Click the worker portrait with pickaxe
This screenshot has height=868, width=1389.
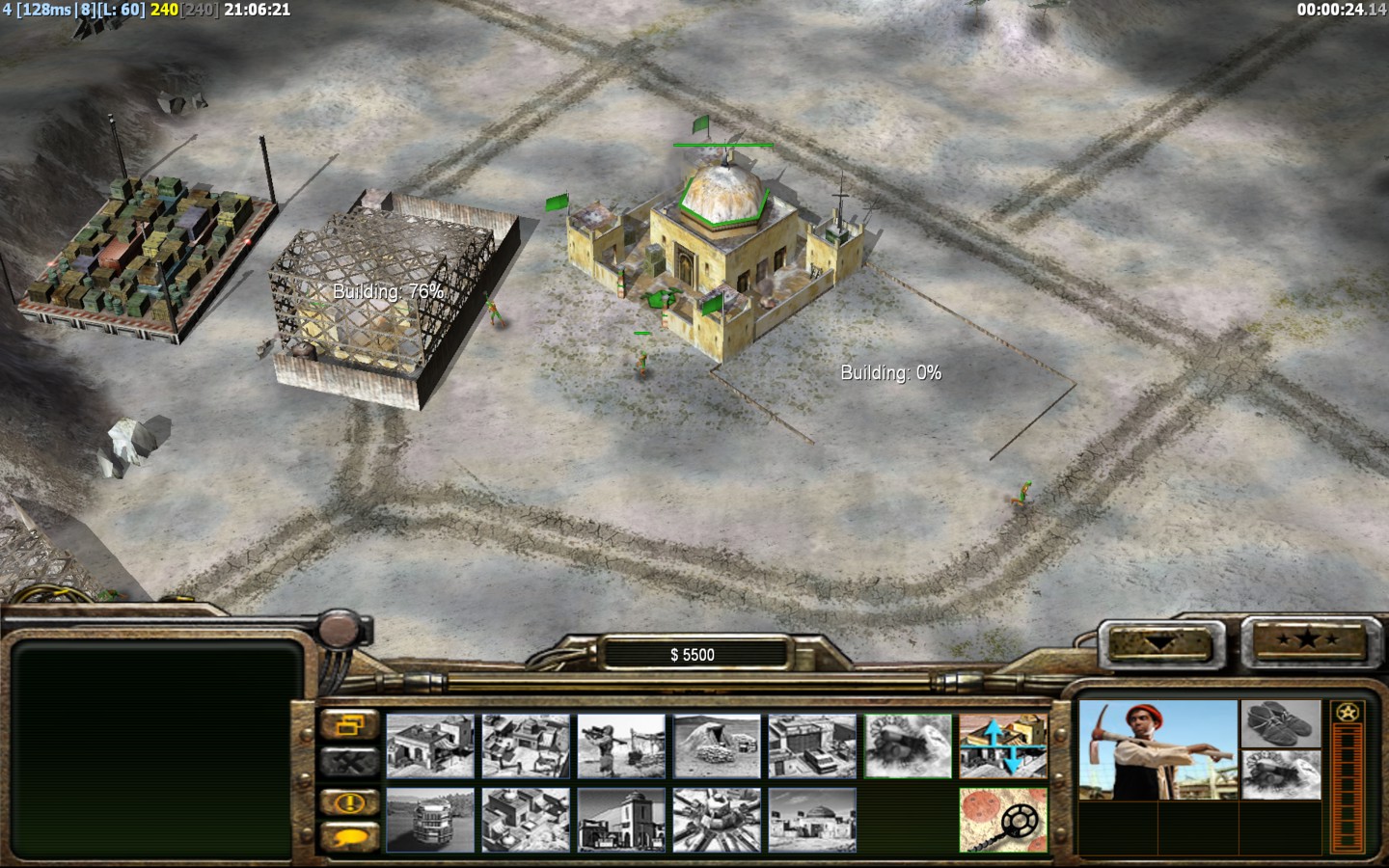1157,750
